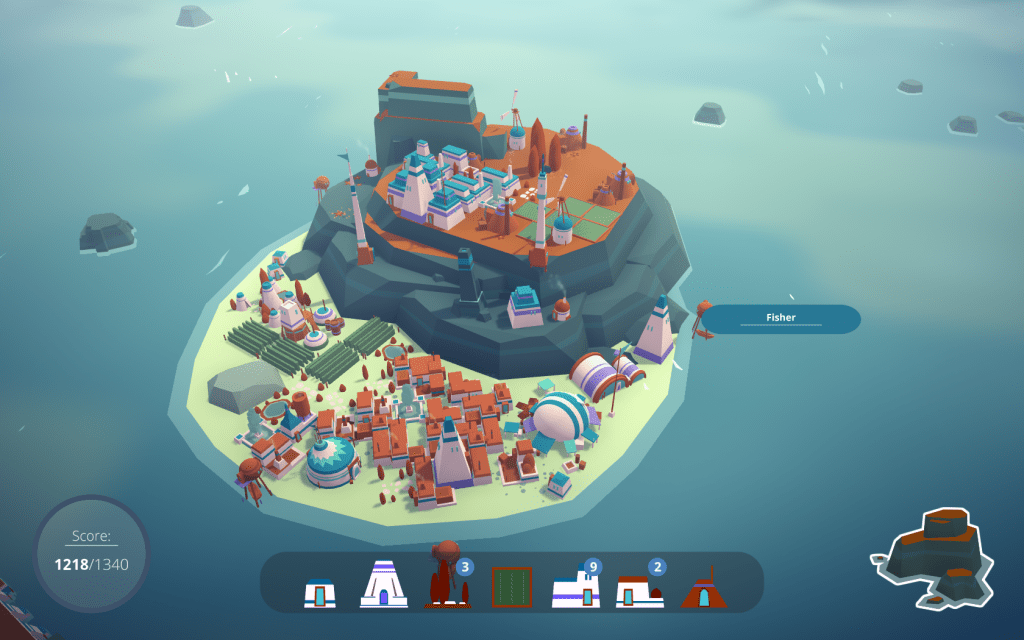1024x640 pixels.
Task: Choose the tall white tower building
Action: (383, 584)
